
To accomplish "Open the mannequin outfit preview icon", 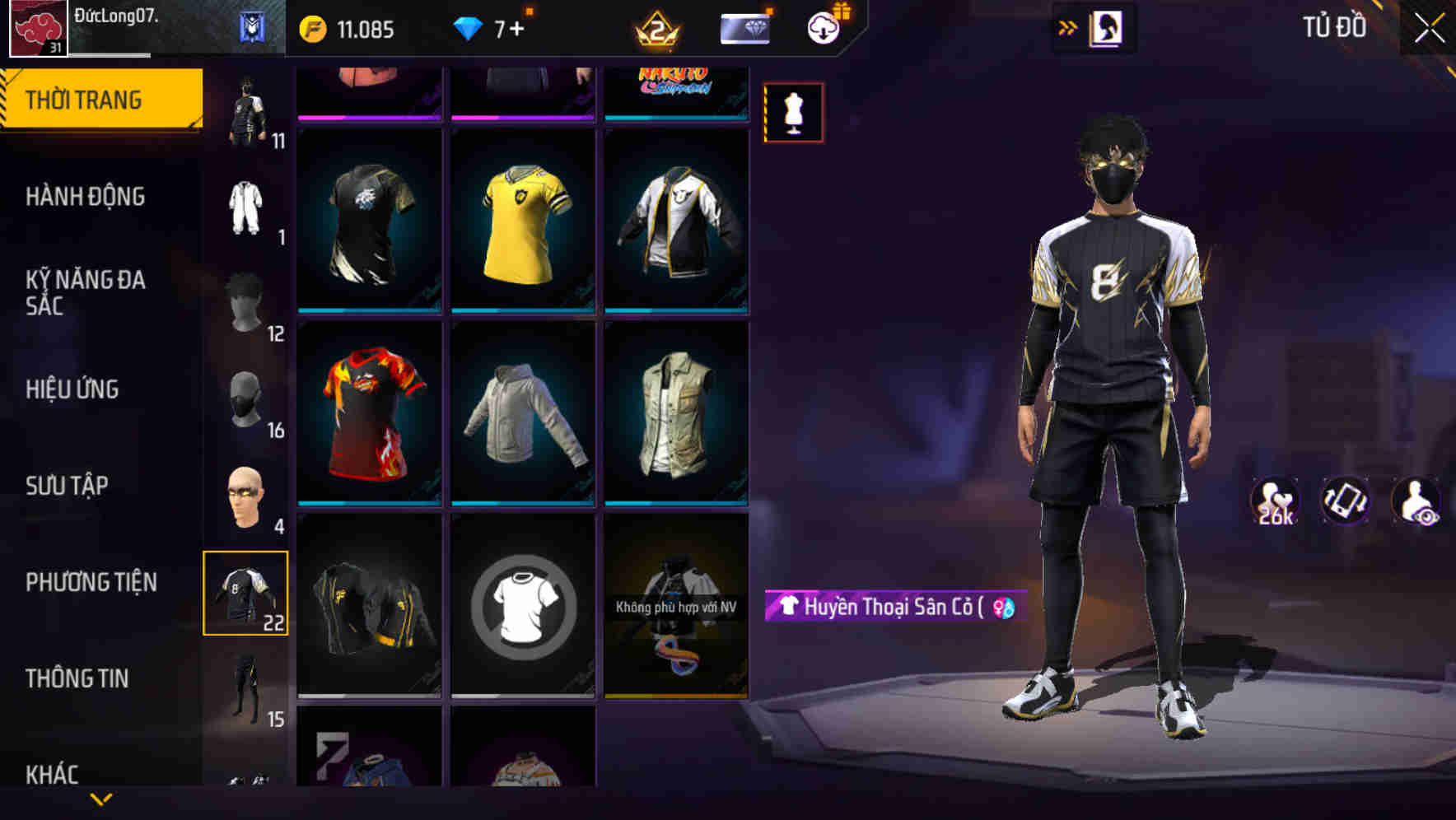I will (x=792, y=113).
